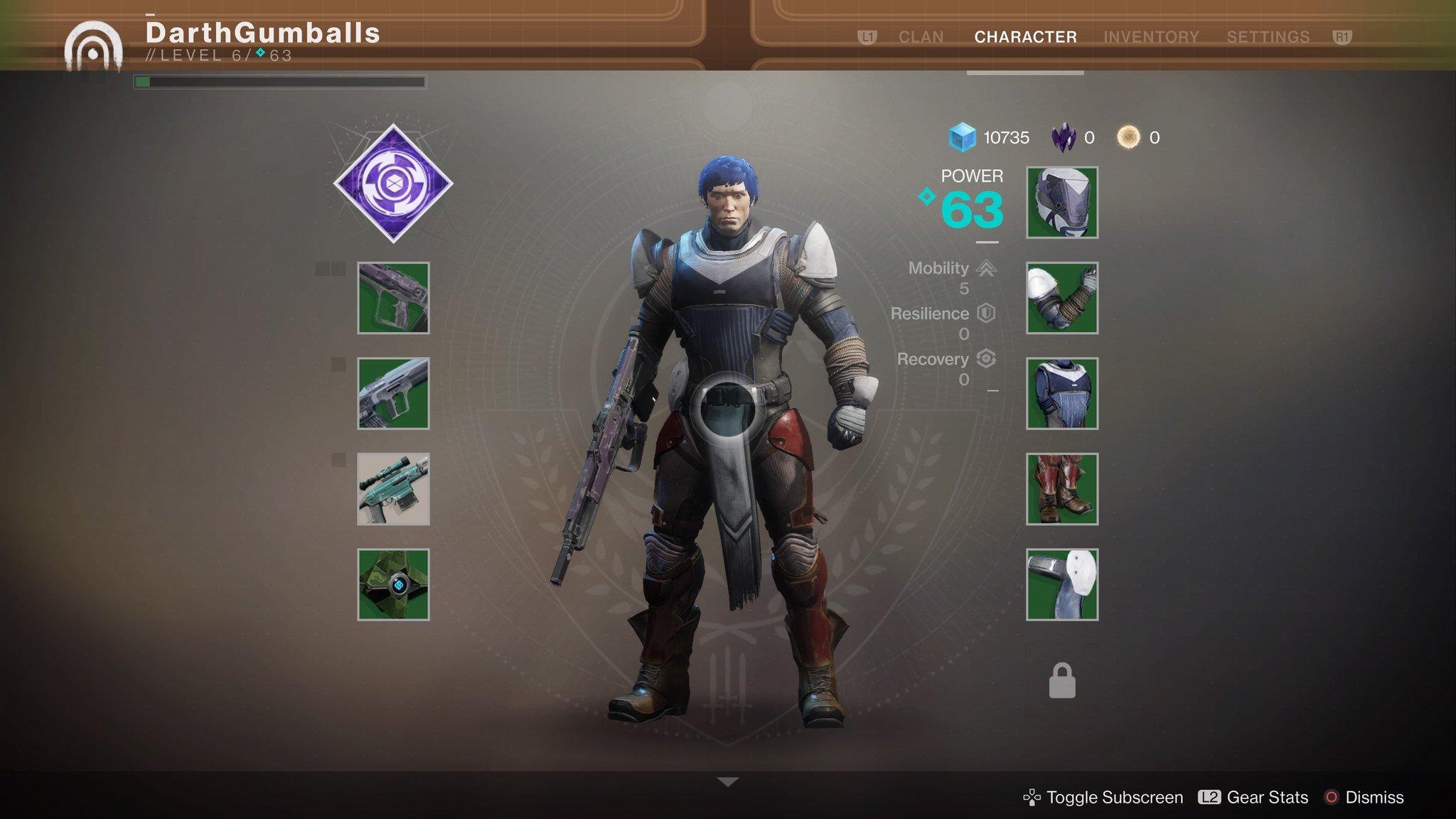This screenshot has width=1456, height=819.
Task: Open the Titan mark class item slot
Action: 1062,584
